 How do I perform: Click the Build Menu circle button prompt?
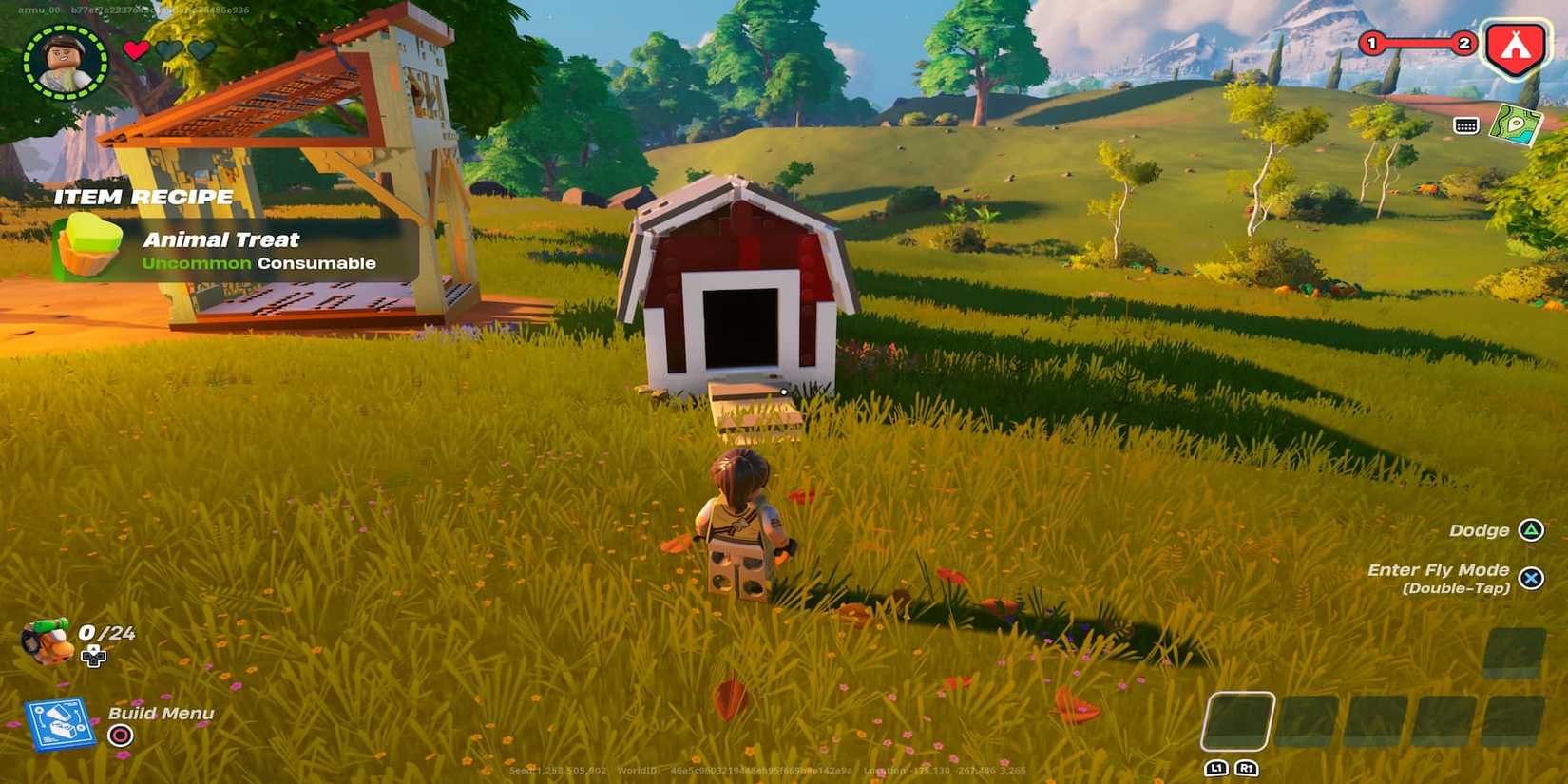tap(121, 736)
